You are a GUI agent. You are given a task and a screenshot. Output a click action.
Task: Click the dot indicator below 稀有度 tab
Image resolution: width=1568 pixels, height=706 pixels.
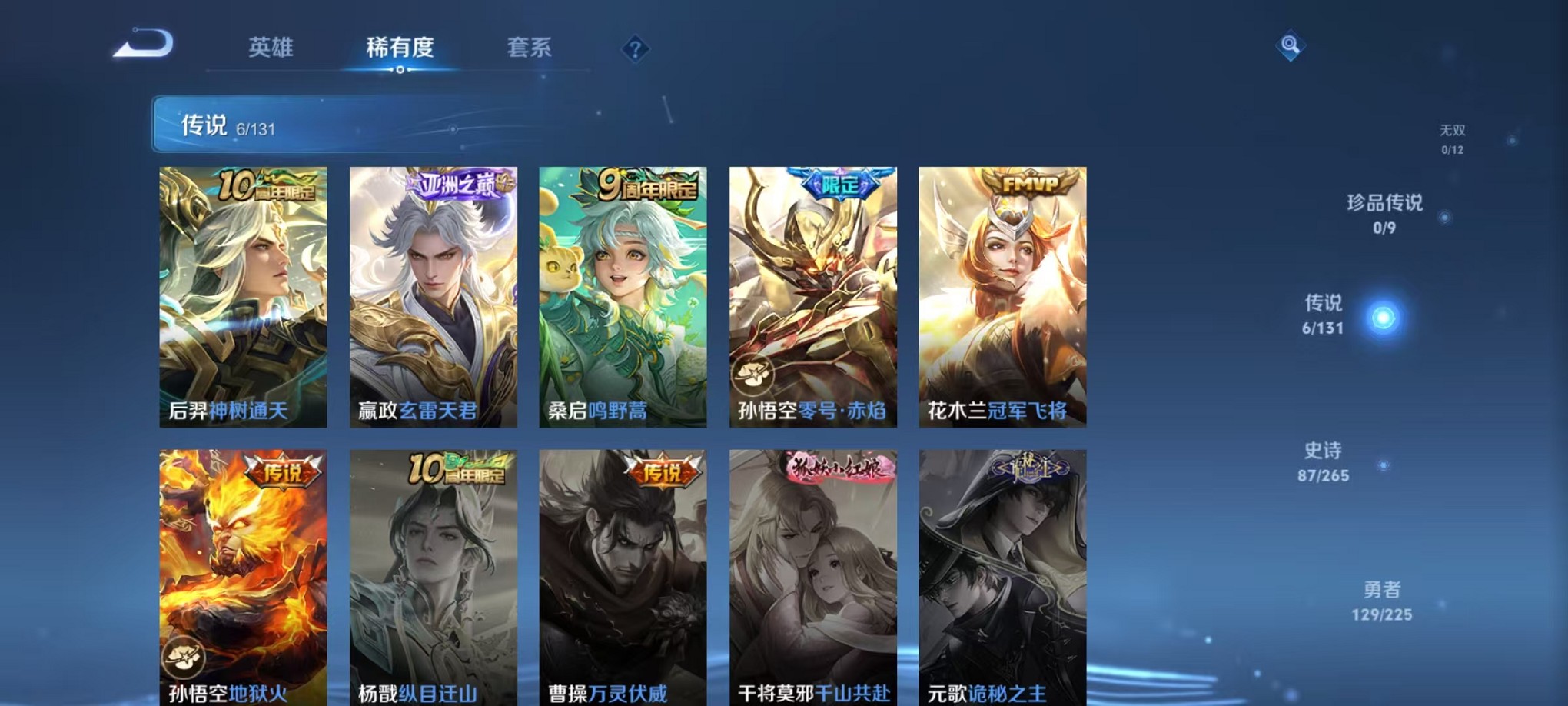pos(399,71)
